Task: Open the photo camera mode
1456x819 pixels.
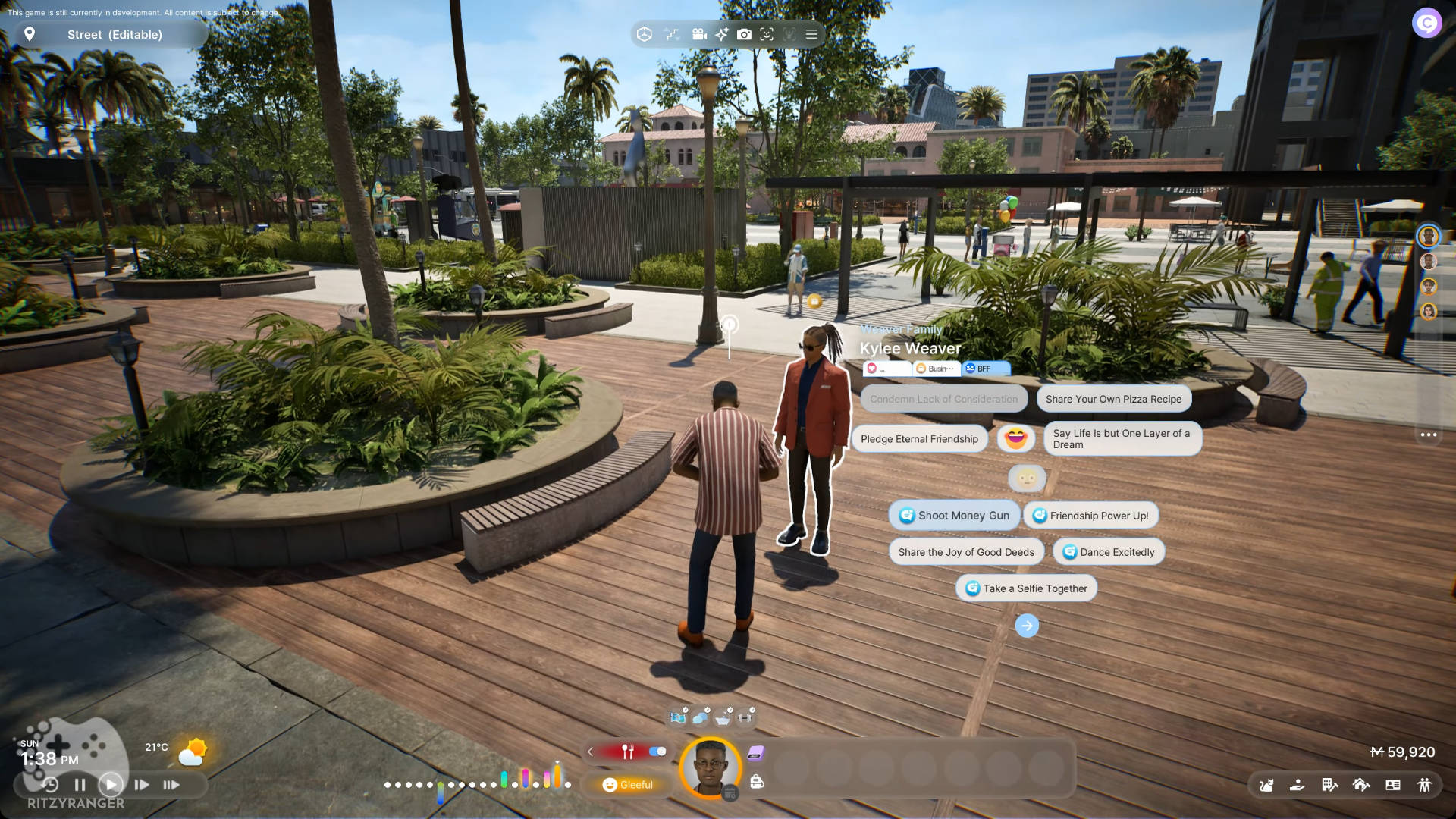Action: (744, 34)
